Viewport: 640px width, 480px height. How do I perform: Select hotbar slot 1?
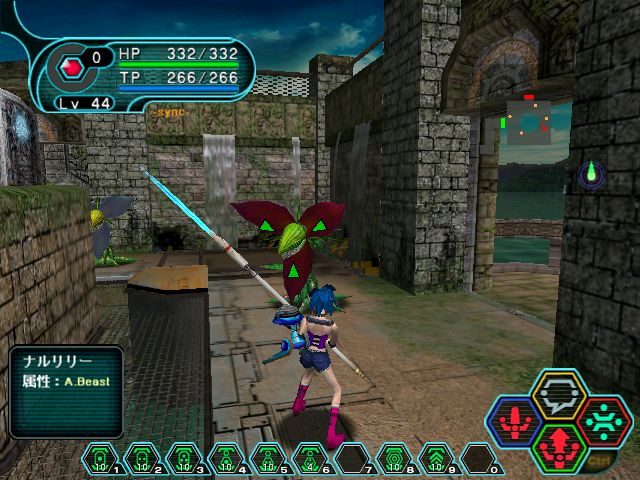tap(100, 458)
